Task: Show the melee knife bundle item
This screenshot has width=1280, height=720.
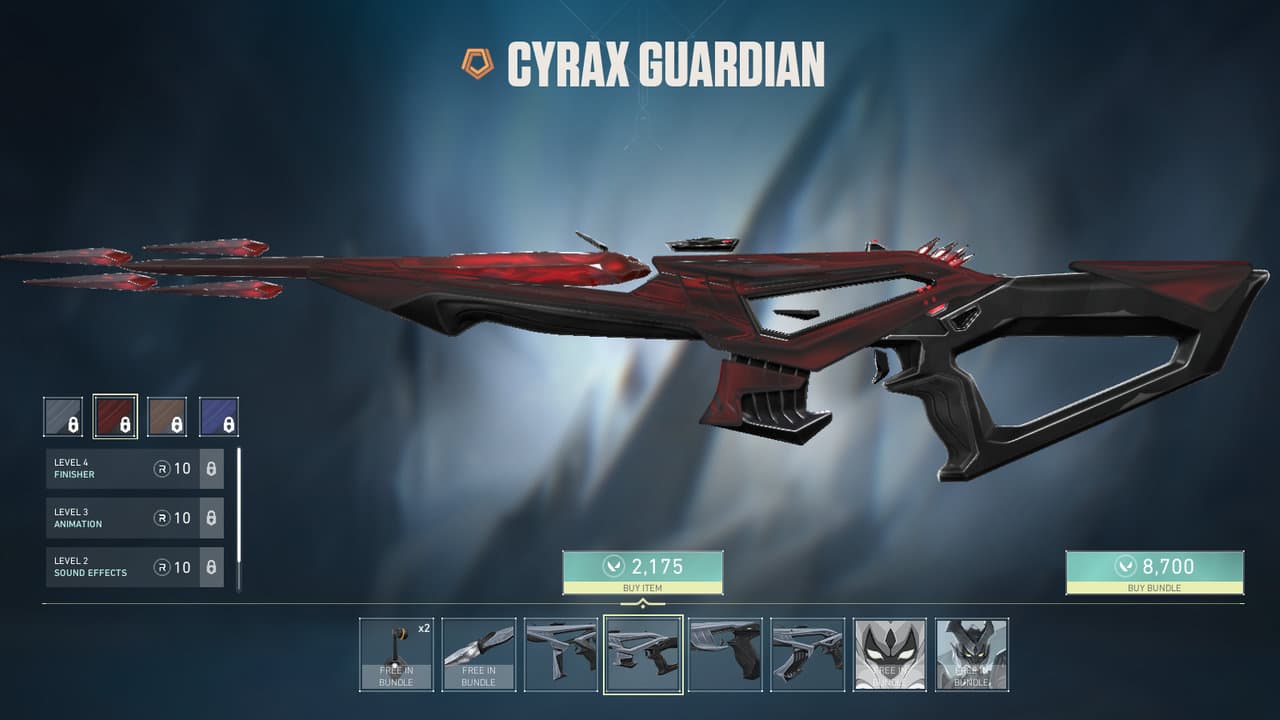Action: coord(478,654)
